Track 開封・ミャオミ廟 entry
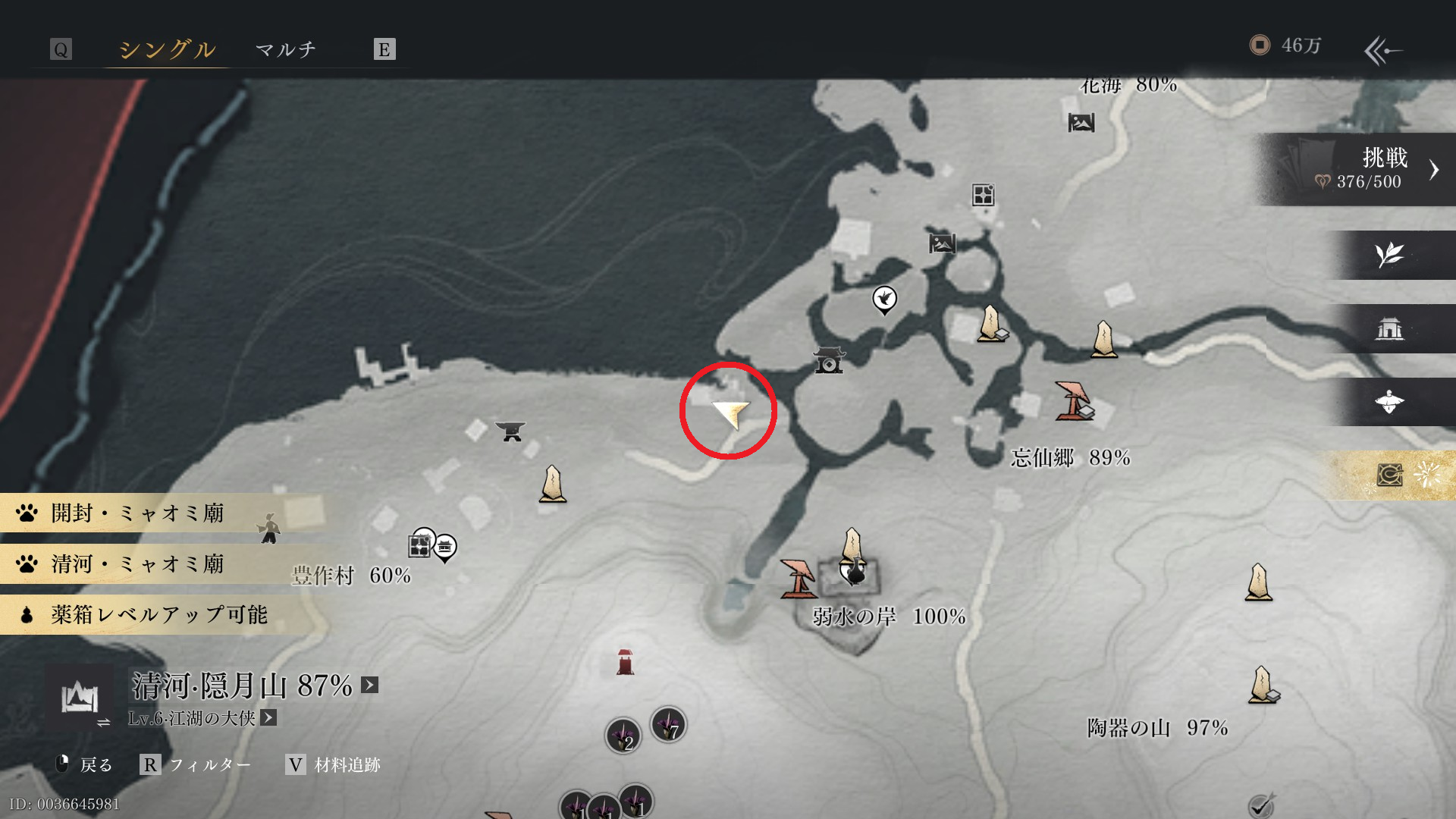Image resolution: width=1456 pixels, height=819 pixels. (x=136, y=513)
